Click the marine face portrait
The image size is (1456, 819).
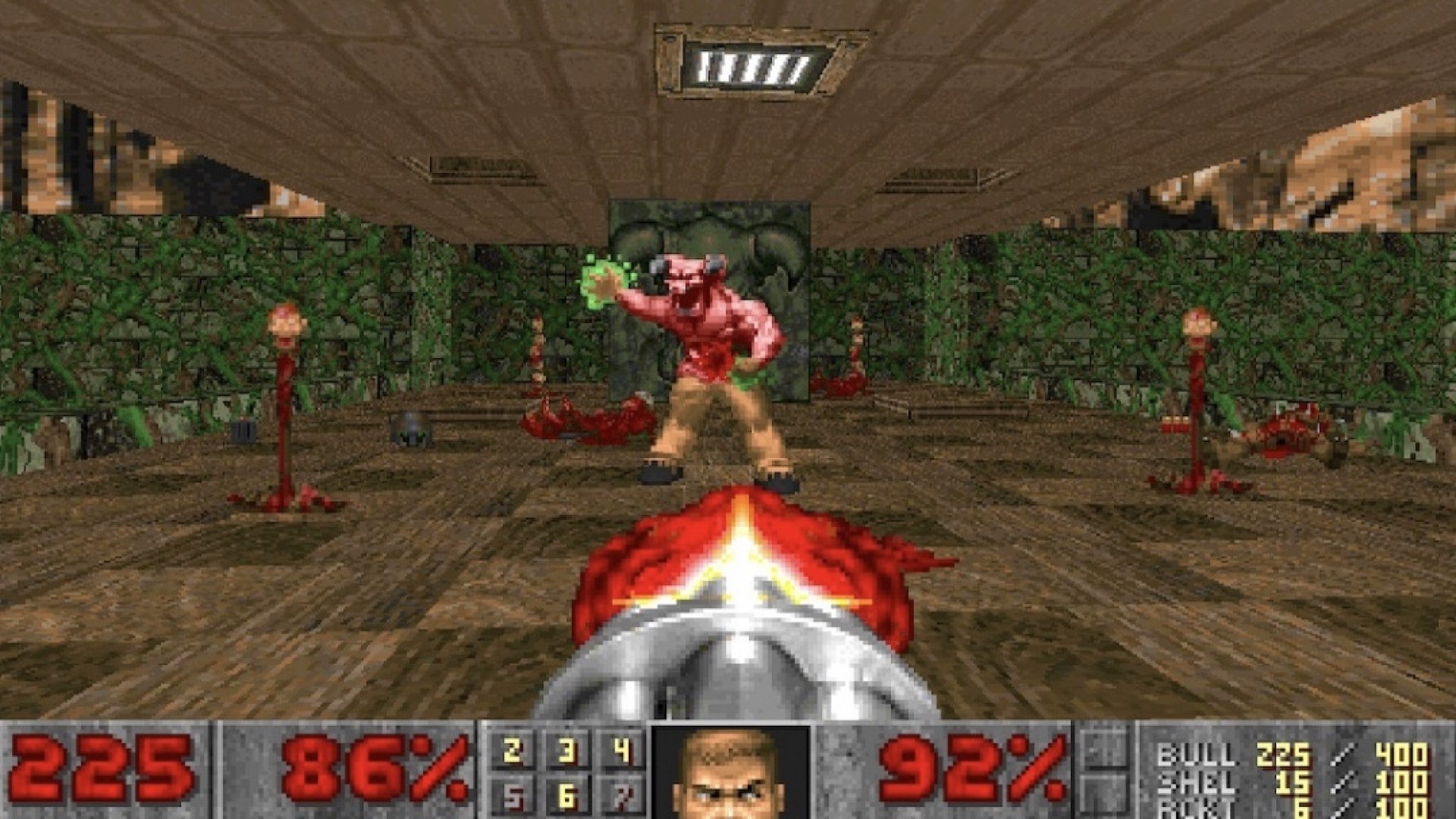pos(731,773)
